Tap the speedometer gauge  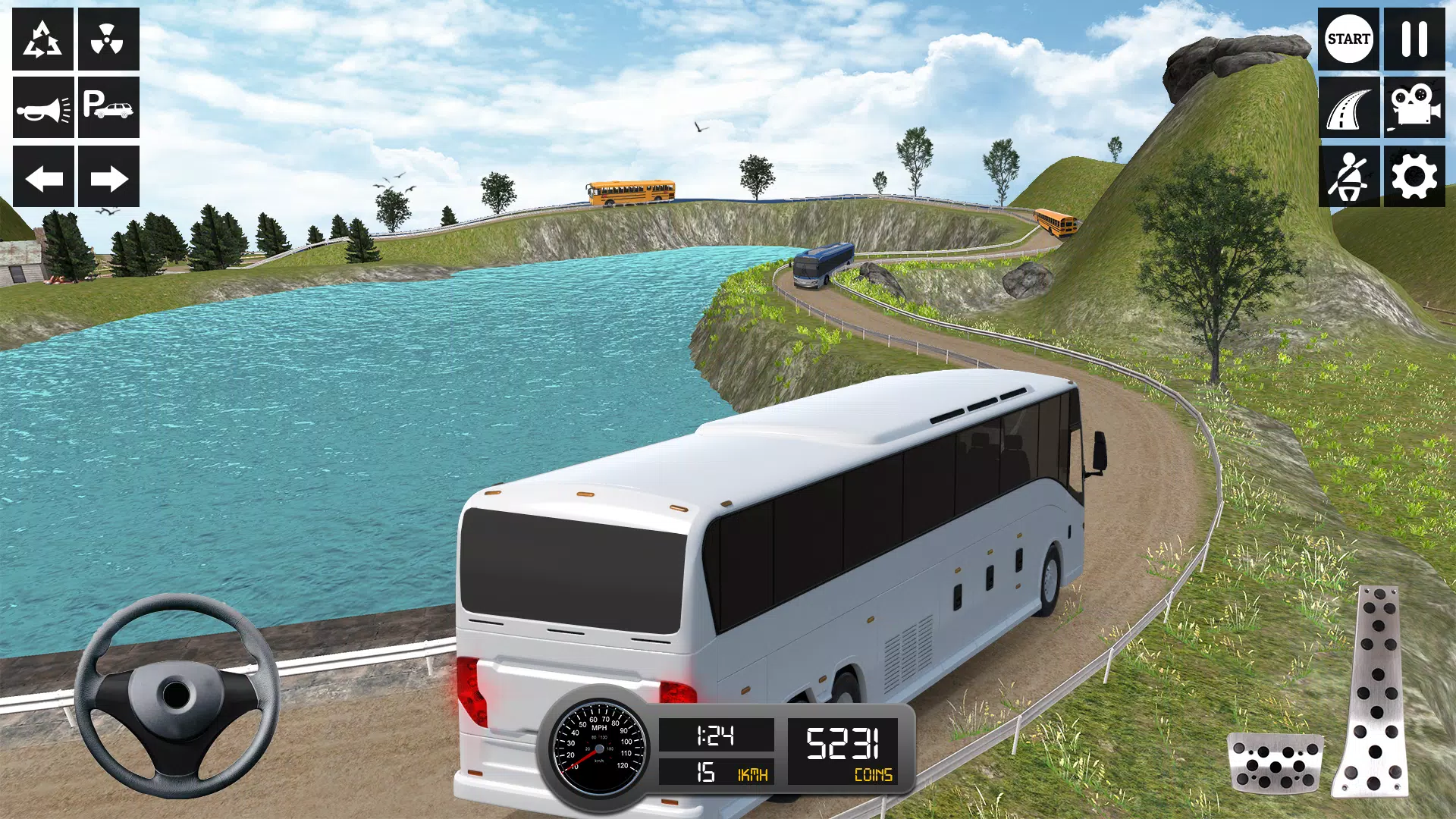coord(599,747)
